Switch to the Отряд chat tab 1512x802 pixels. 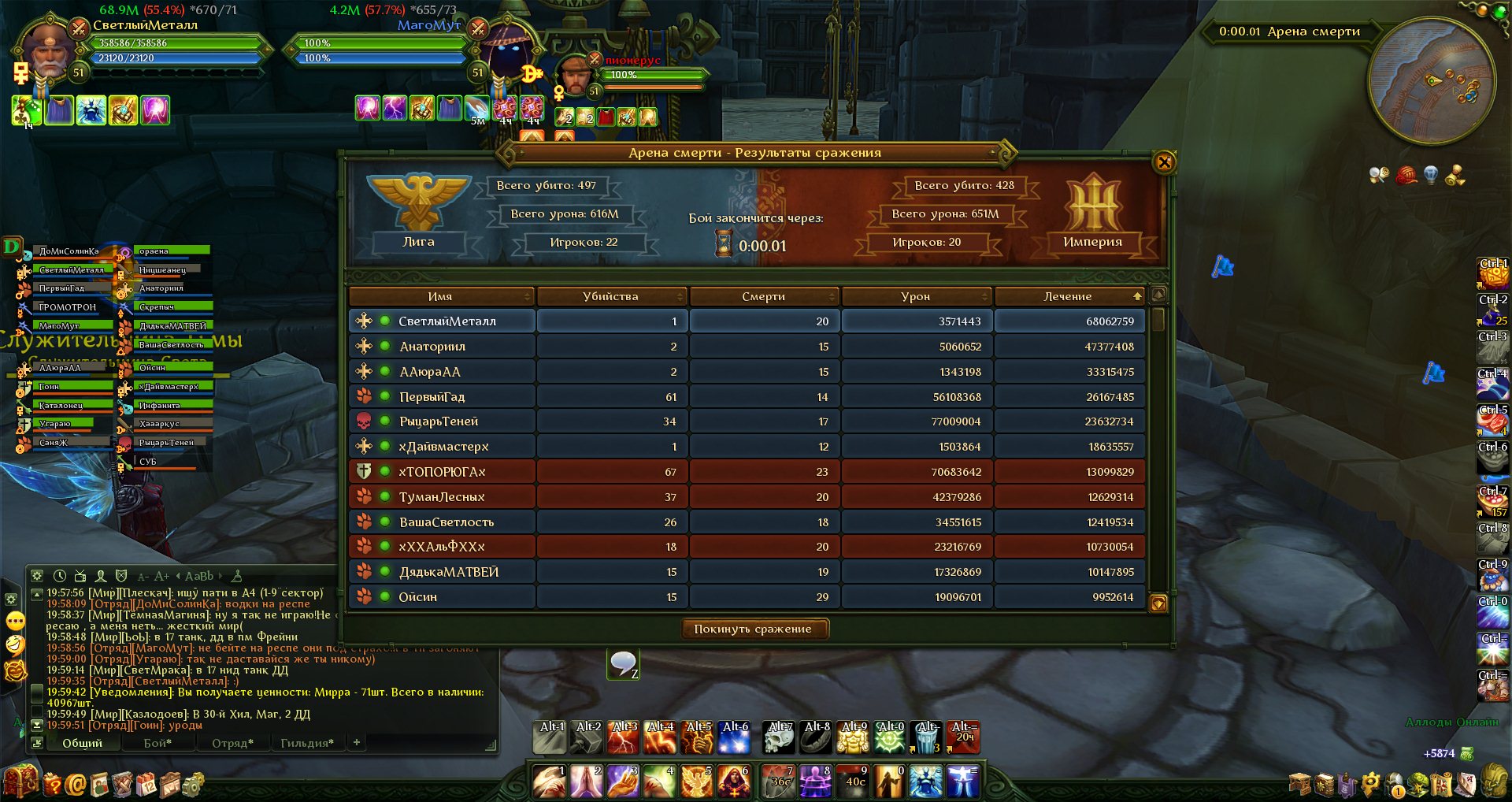point(232,743)
